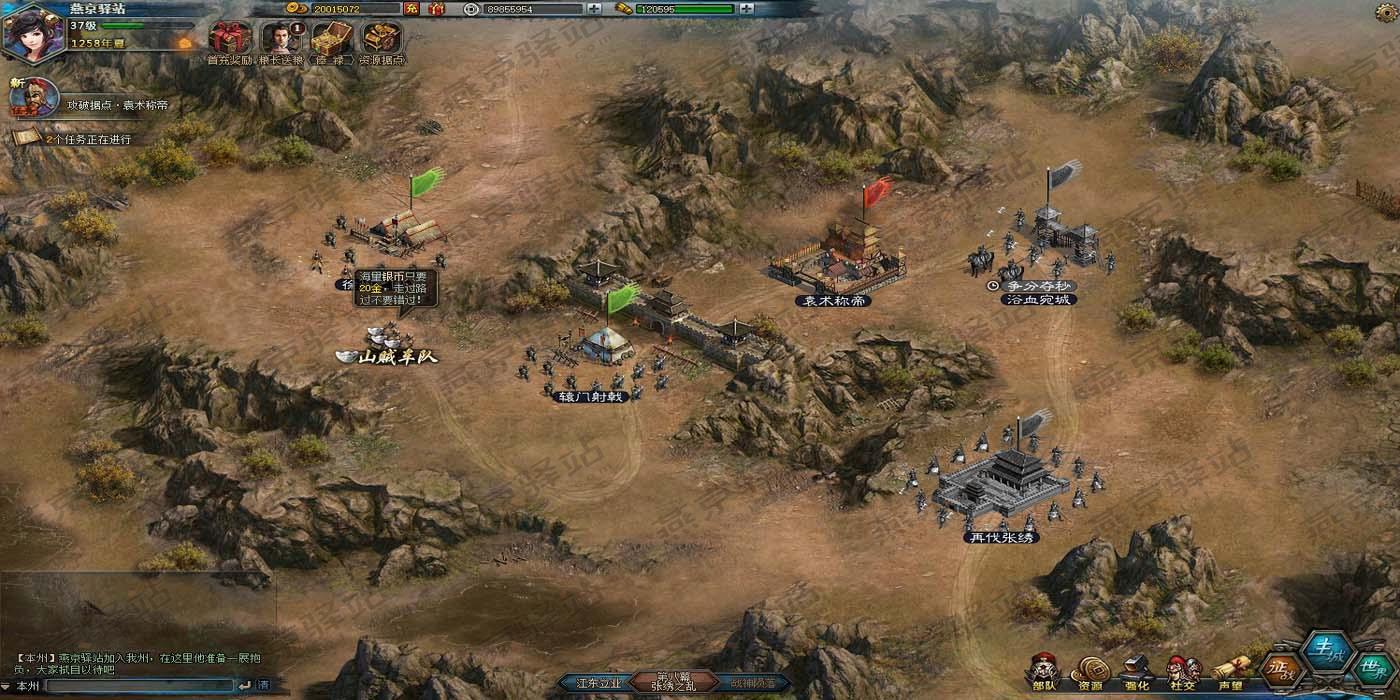Return to the 主城 main city
The image size is (1400, 700).
click(1327, 650)
